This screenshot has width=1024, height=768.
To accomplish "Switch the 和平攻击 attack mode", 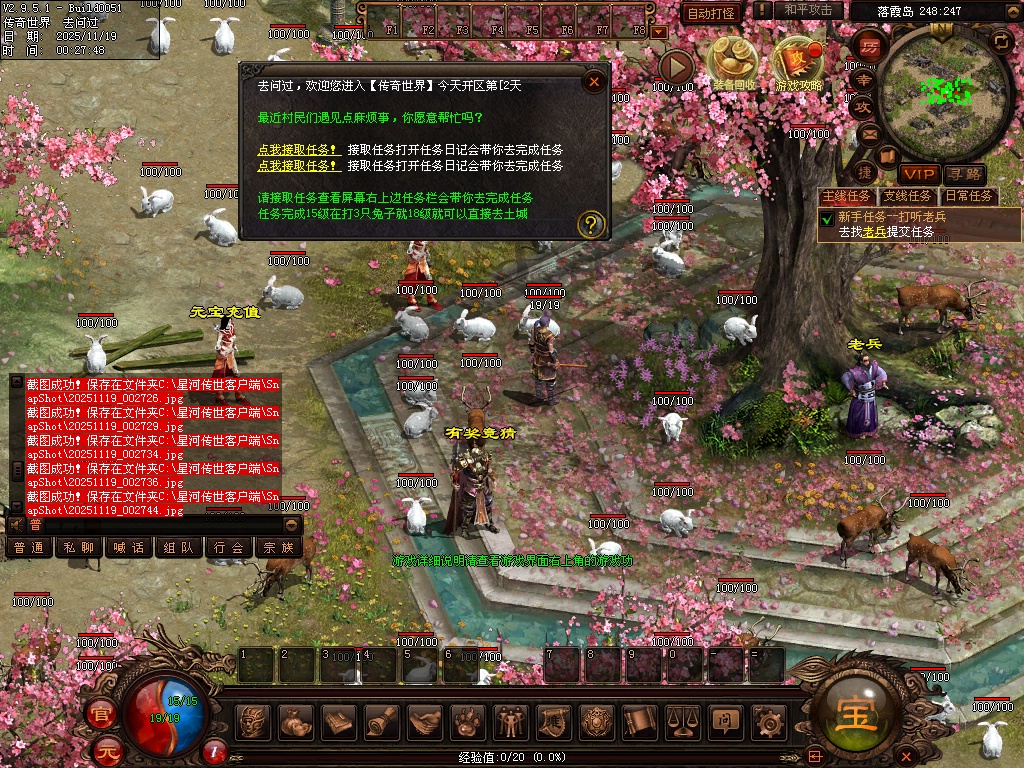I will (x=809, y=10).
